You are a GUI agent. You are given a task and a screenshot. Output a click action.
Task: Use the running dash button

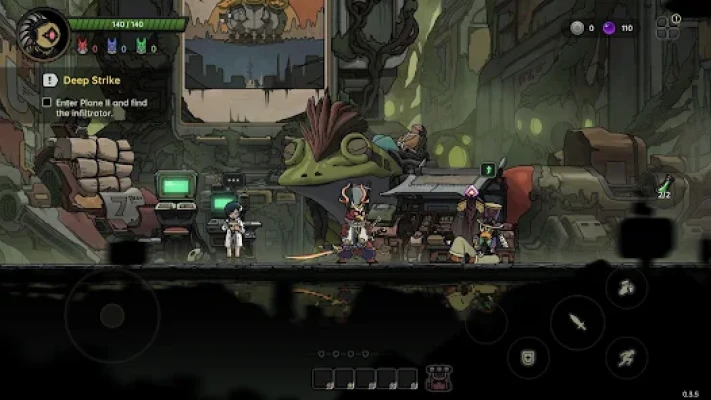pos(626,357)
